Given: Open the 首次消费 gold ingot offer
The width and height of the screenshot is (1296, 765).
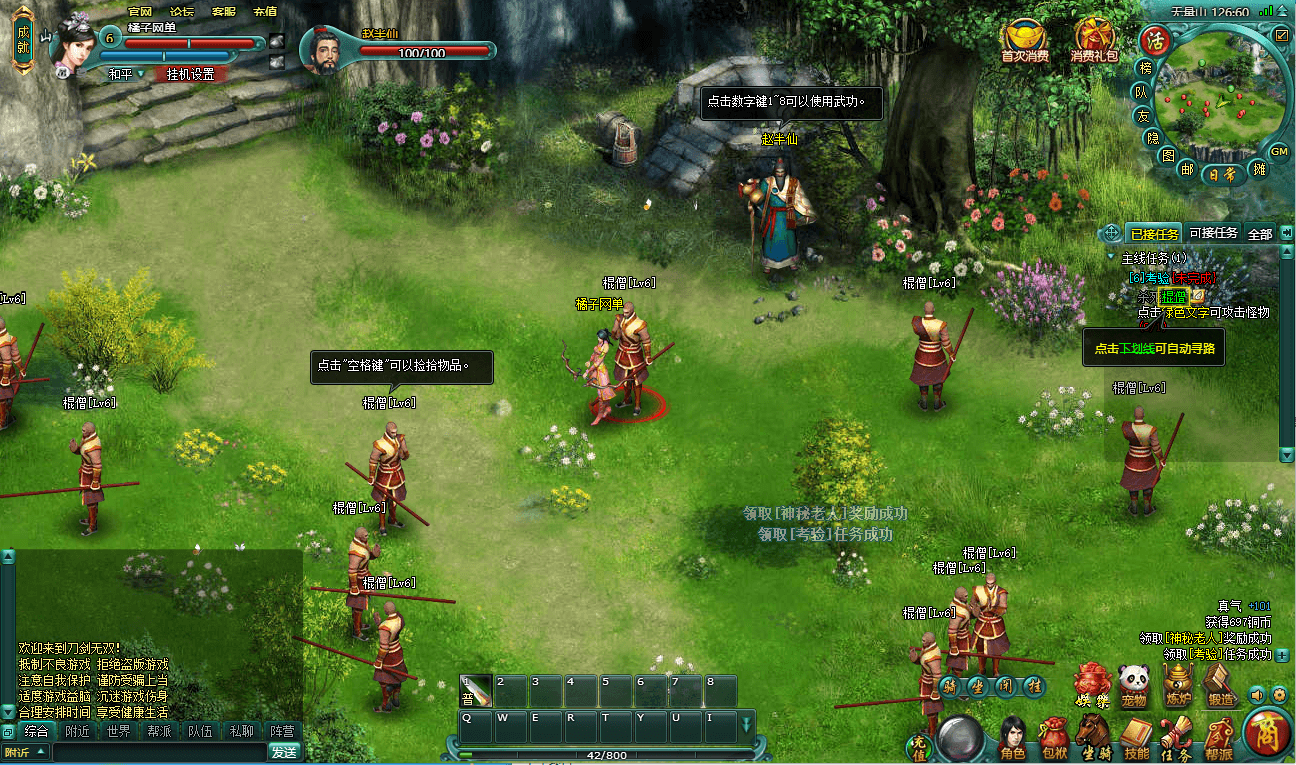Looking at the screenshot, I should coord(1025,41).
